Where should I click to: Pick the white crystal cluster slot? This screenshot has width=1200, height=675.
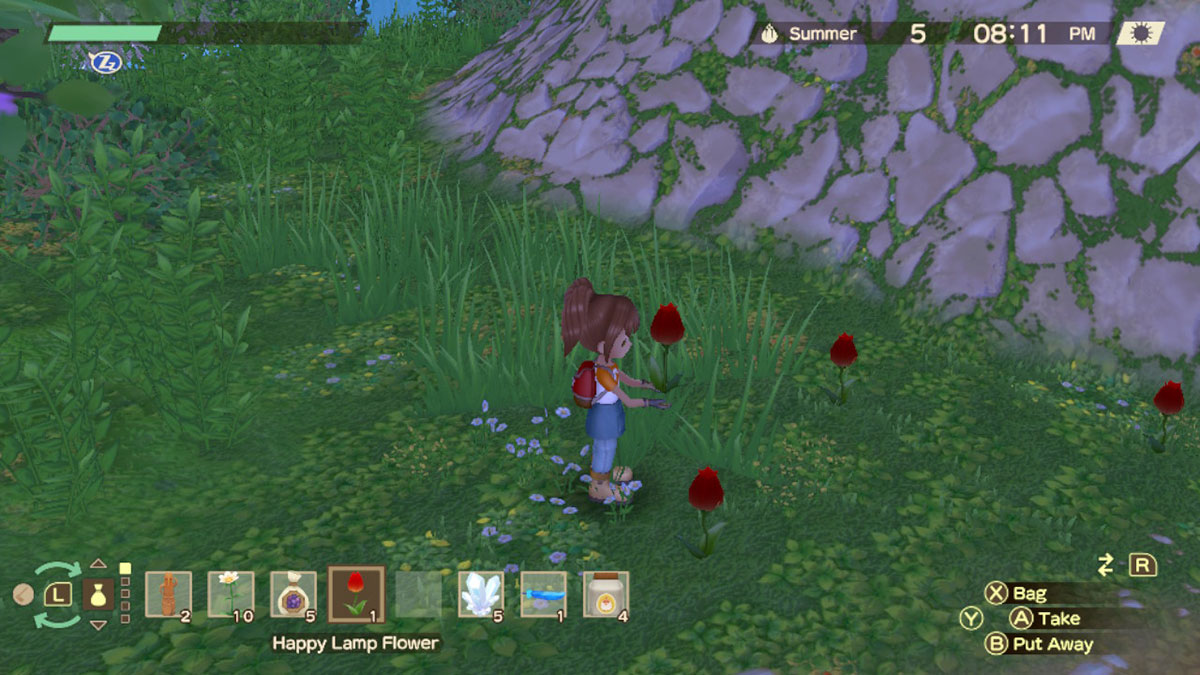tap(481, 594)
